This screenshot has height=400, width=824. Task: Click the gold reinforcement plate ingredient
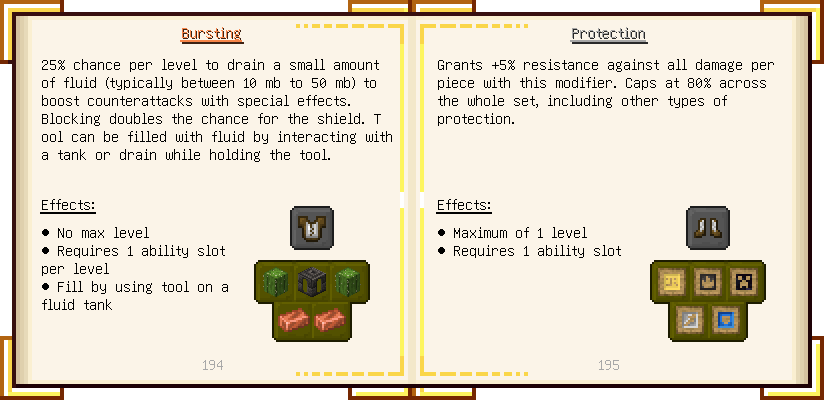(670, 282)
